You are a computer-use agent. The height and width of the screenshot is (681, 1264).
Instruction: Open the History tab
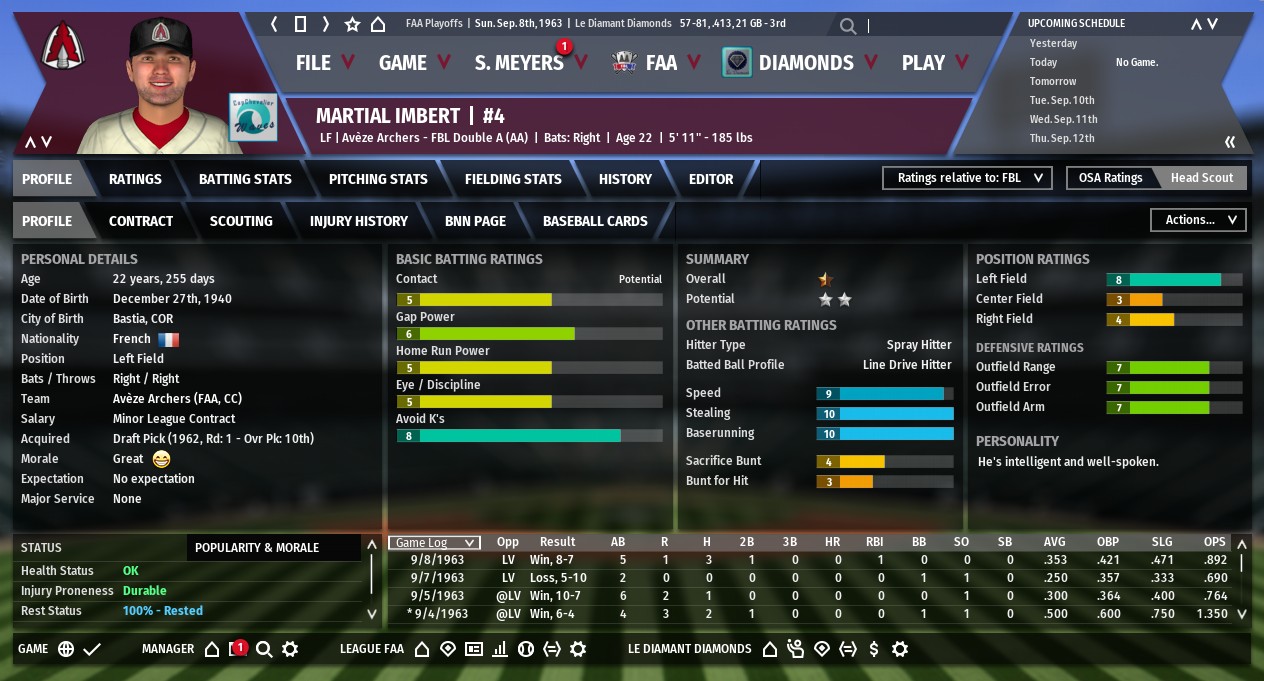point(625,179)
